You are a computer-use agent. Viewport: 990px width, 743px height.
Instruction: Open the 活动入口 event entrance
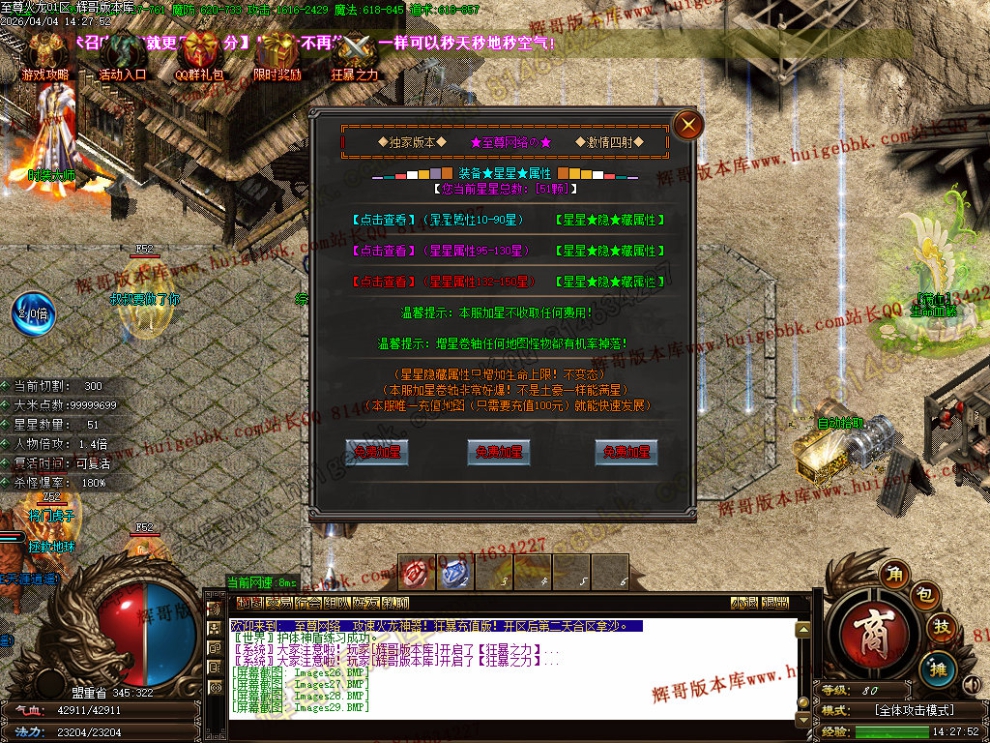[123, 55]
